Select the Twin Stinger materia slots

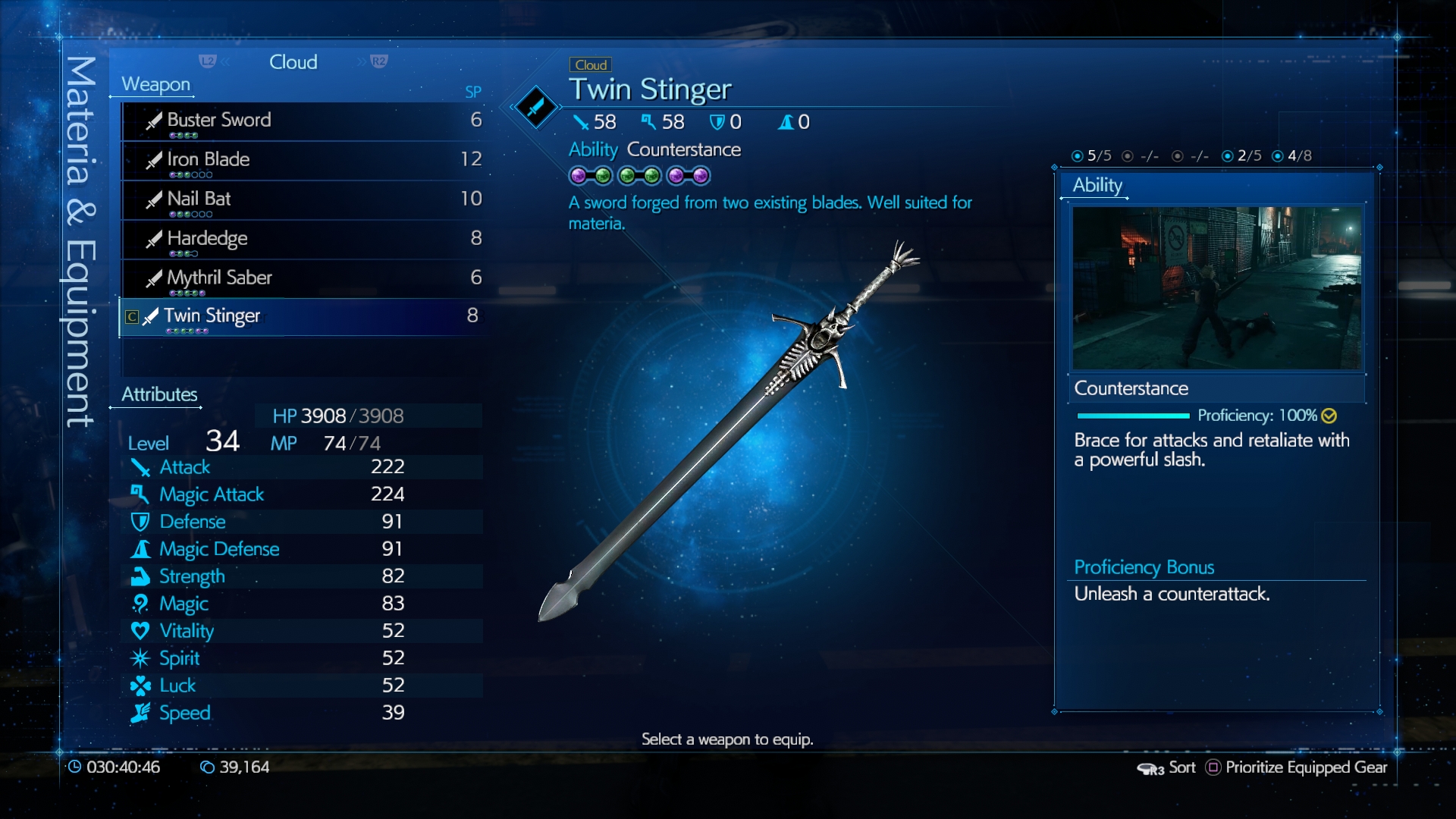click(639, 176)
